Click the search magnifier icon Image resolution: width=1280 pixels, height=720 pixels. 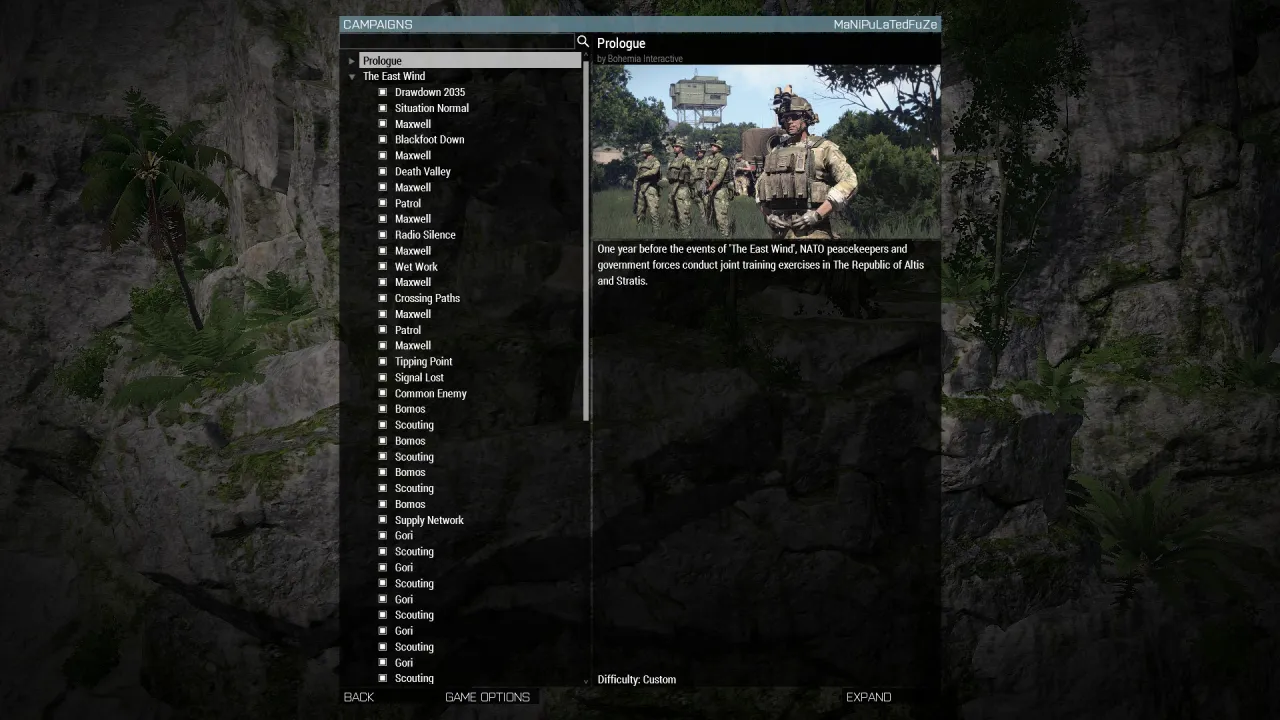point(583,42)
